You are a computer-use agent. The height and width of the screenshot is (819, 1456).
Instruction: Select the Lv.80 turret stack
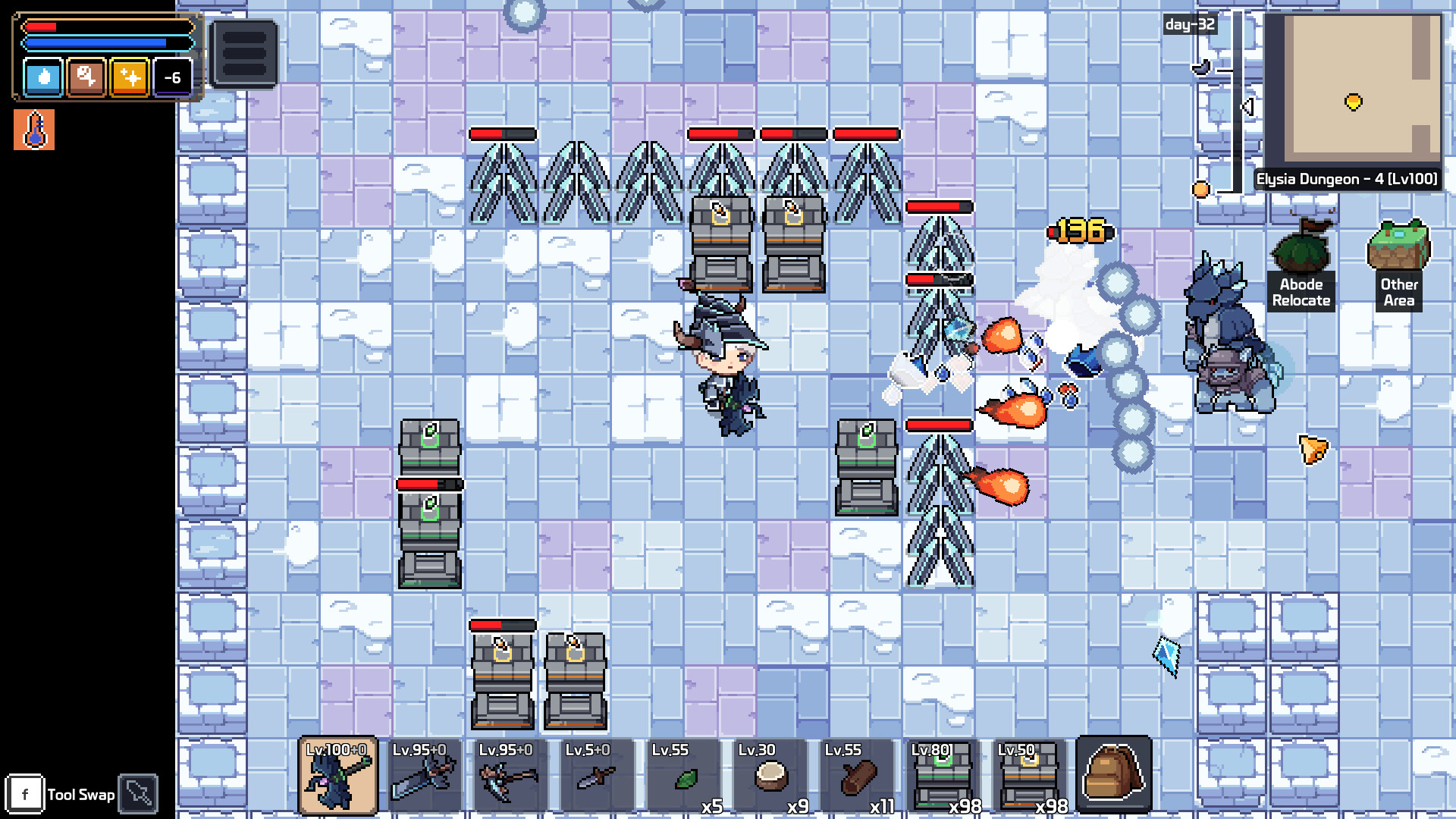coord(940,773)
